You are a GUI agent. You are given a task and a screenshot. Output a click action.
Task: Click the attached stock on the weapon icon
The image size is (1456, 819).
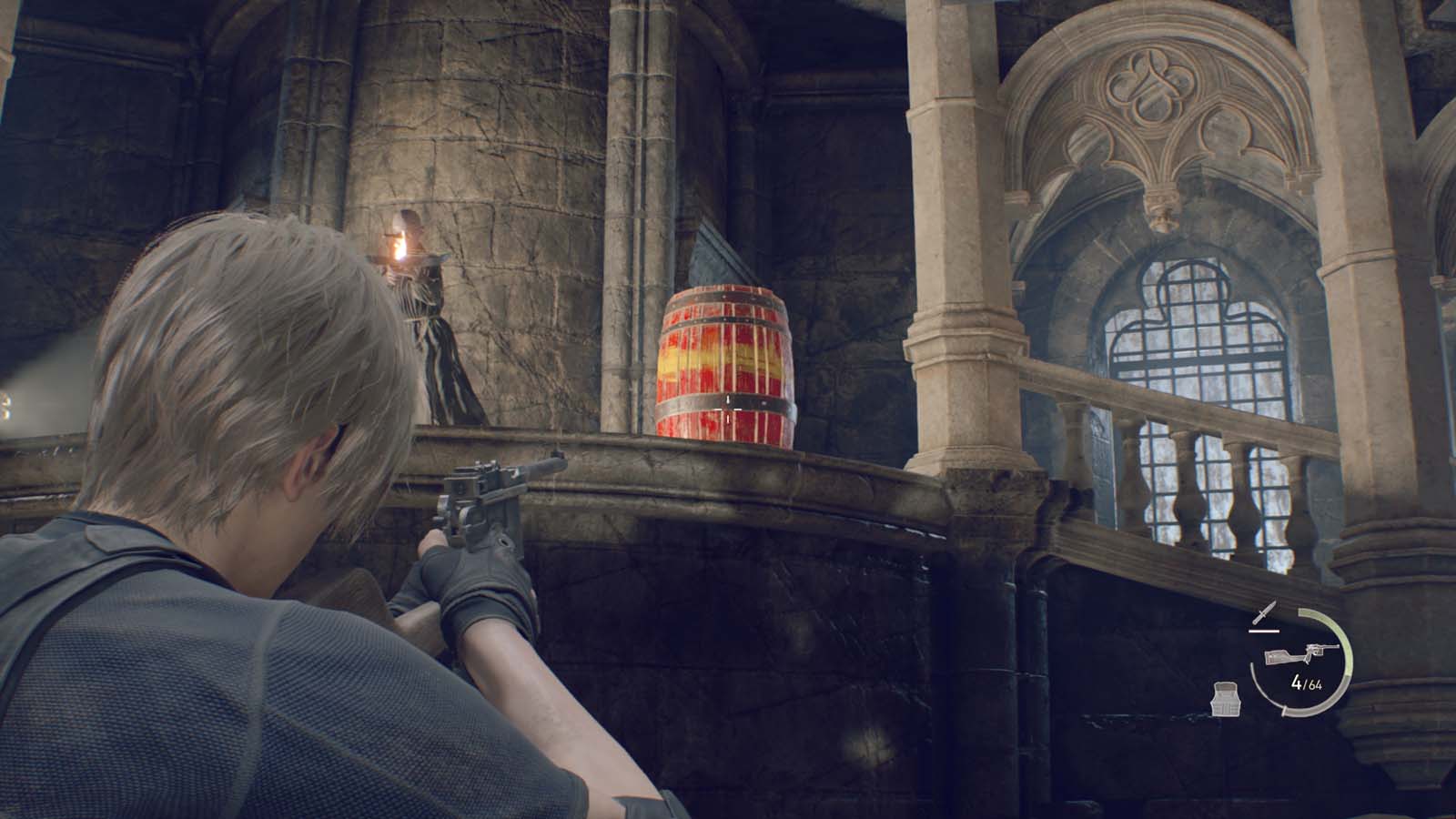pyautogui.click(x=1278, y=658)
